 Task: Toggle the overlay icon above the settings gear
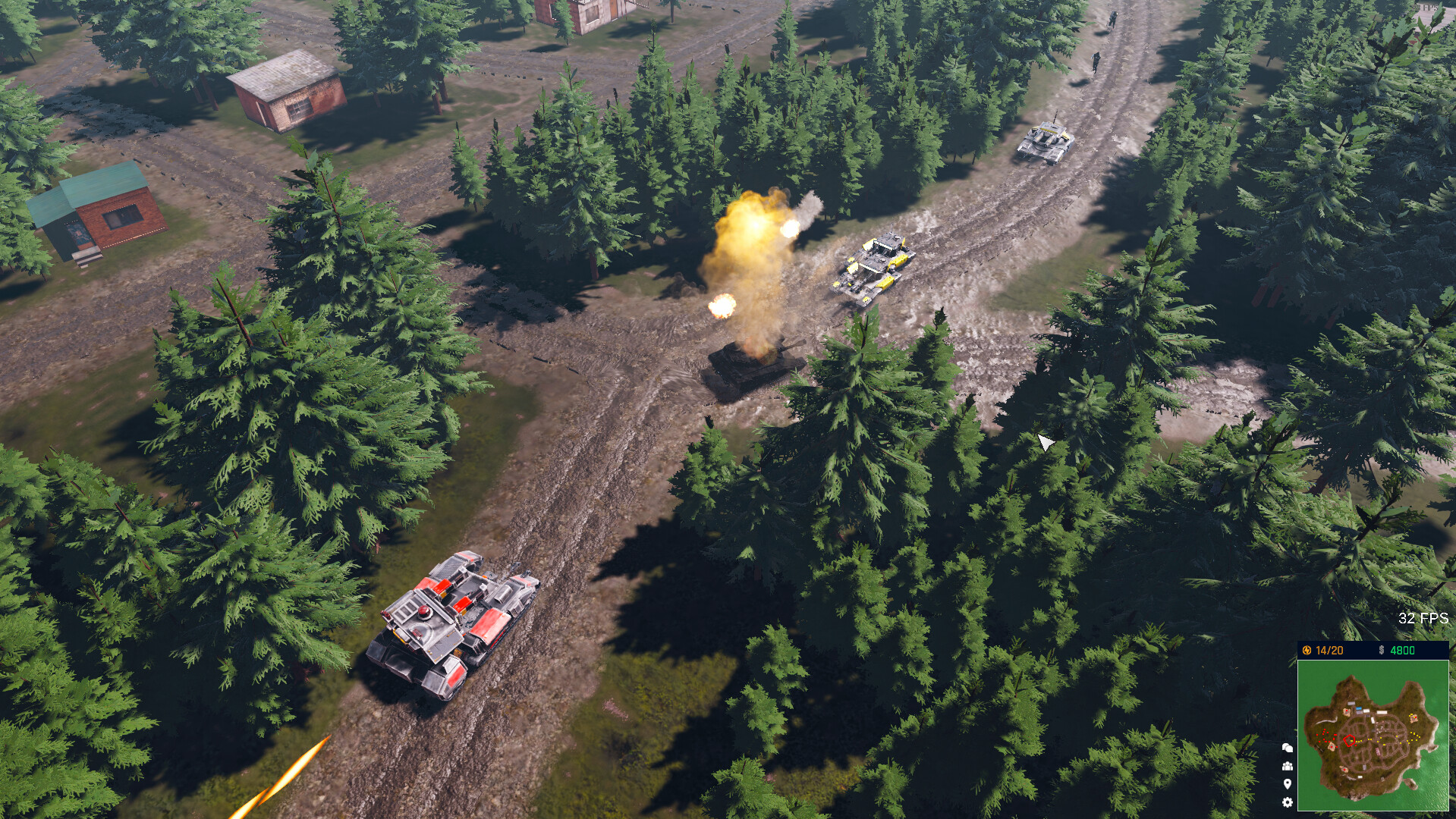click(x=1288, y=783)
